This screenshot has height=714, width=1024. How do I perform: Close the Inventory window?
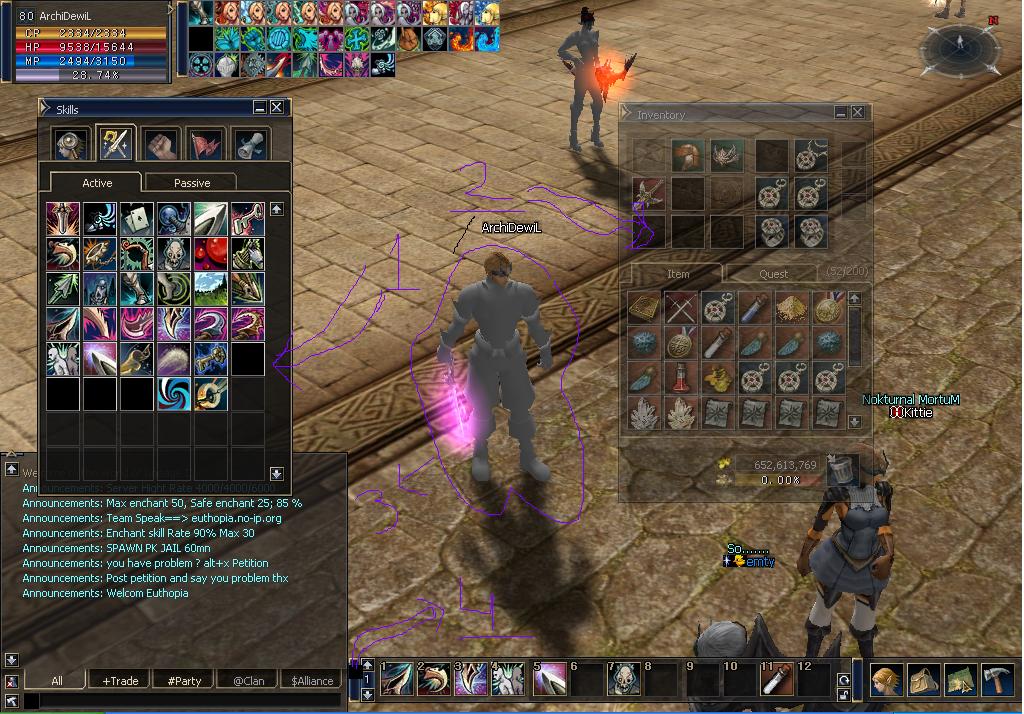[x=858, y=114]
